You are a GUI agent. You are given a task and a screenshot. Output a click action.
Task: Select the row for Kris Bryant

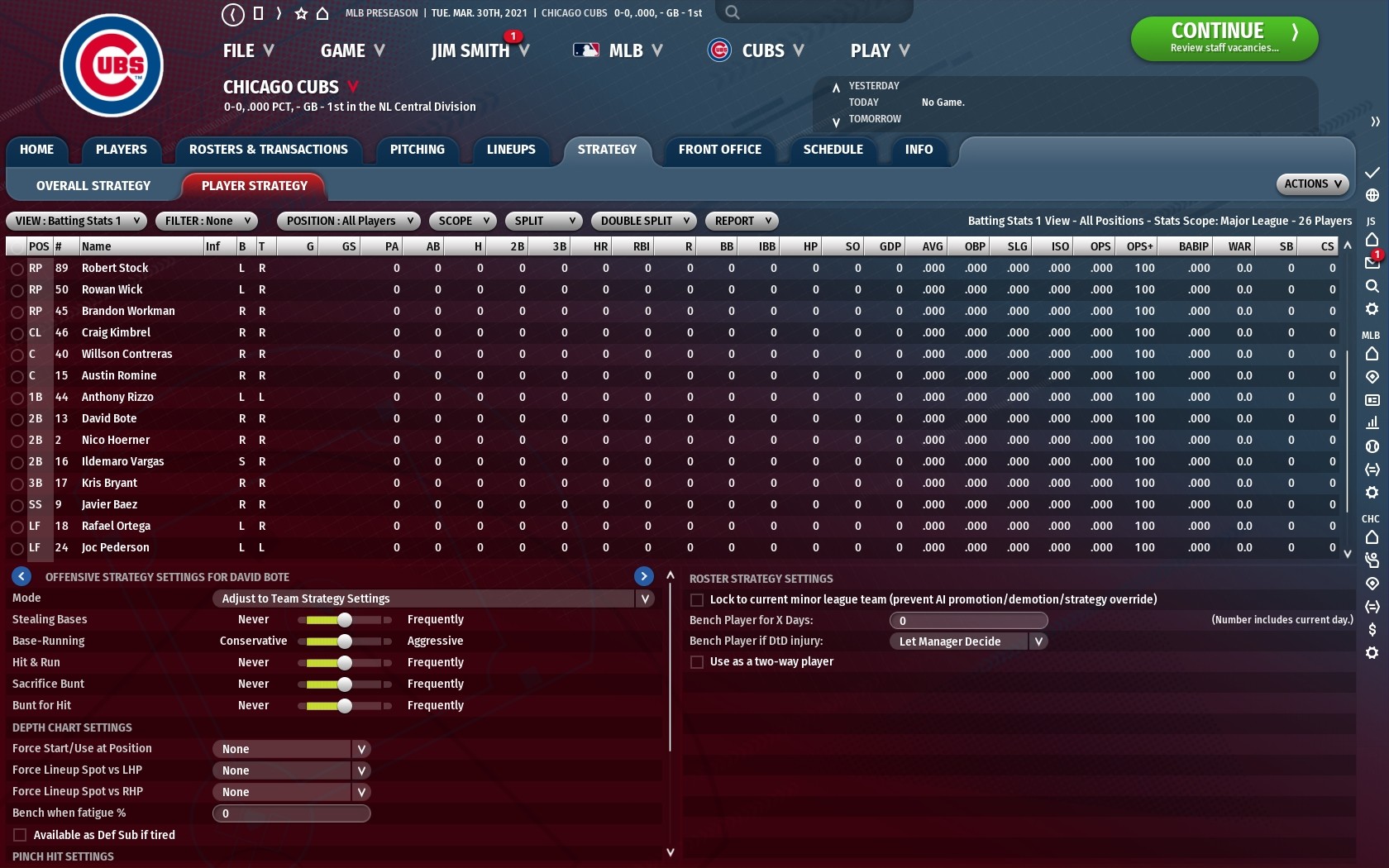pos(108,483)
